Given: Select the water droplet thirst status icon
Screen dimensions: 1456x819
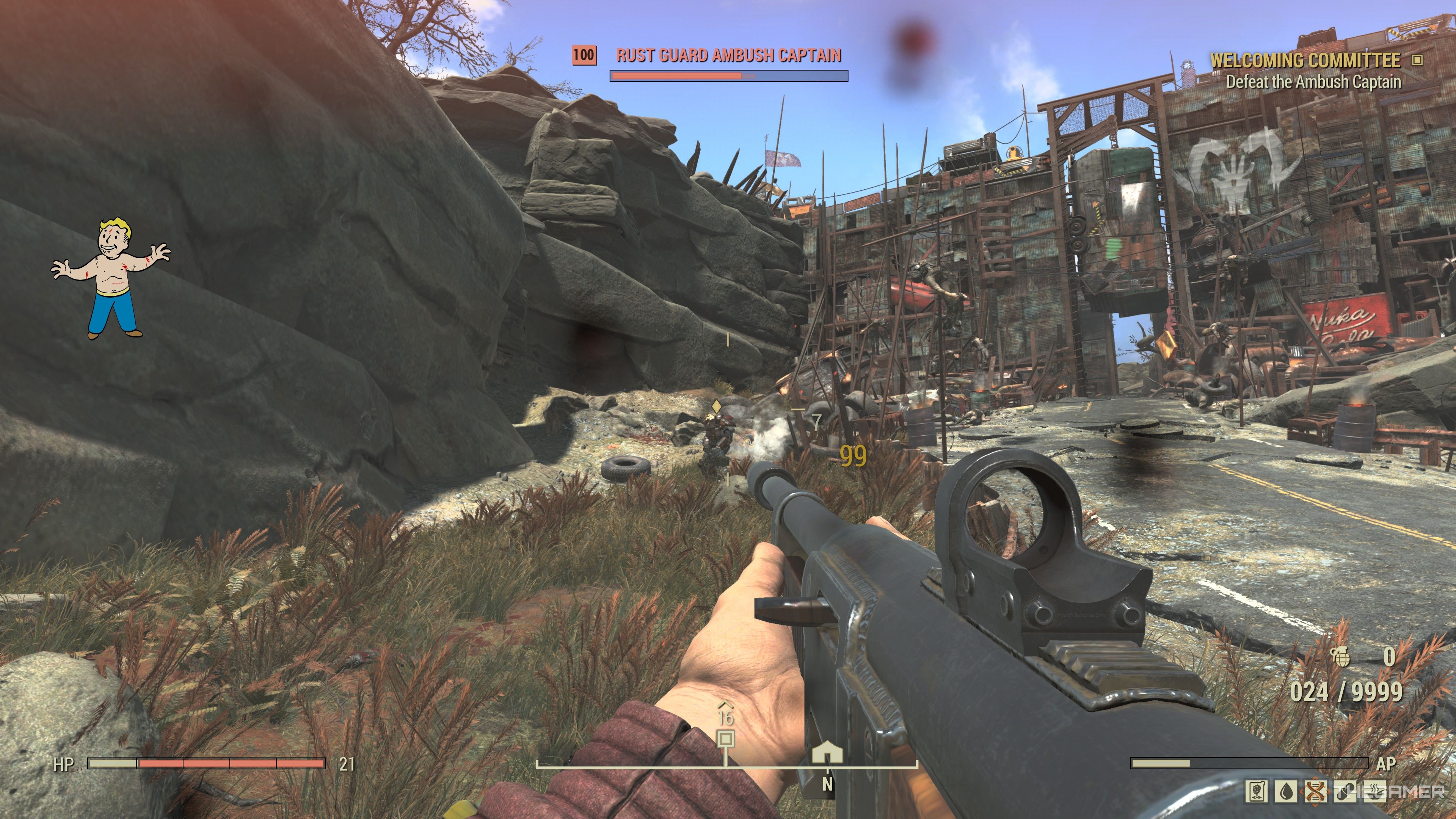Looking at the screenshot, I should pos(1287,792).
